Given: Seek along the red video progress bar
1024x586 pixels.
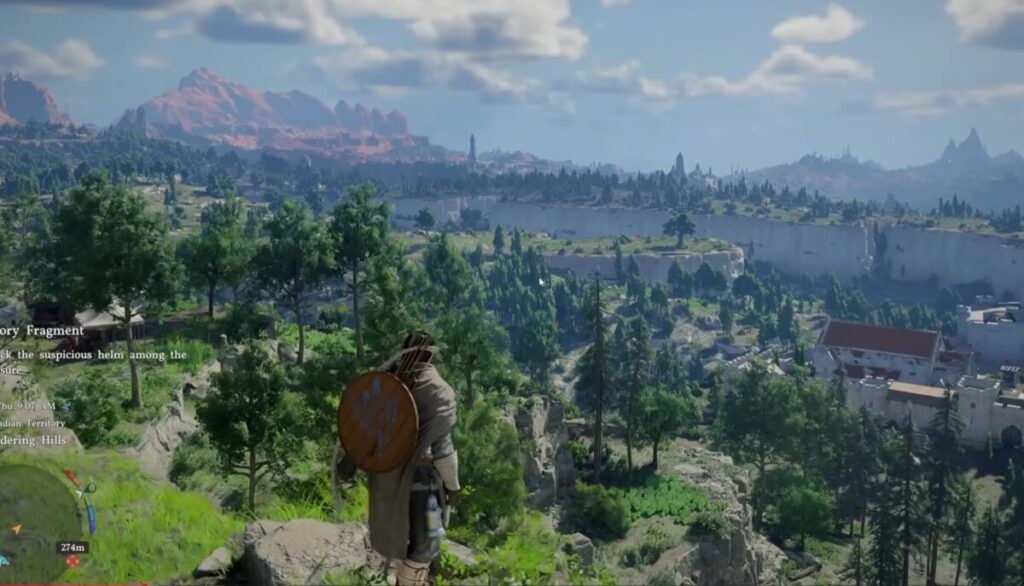Looking at the screenshot, I should [60, 583].
